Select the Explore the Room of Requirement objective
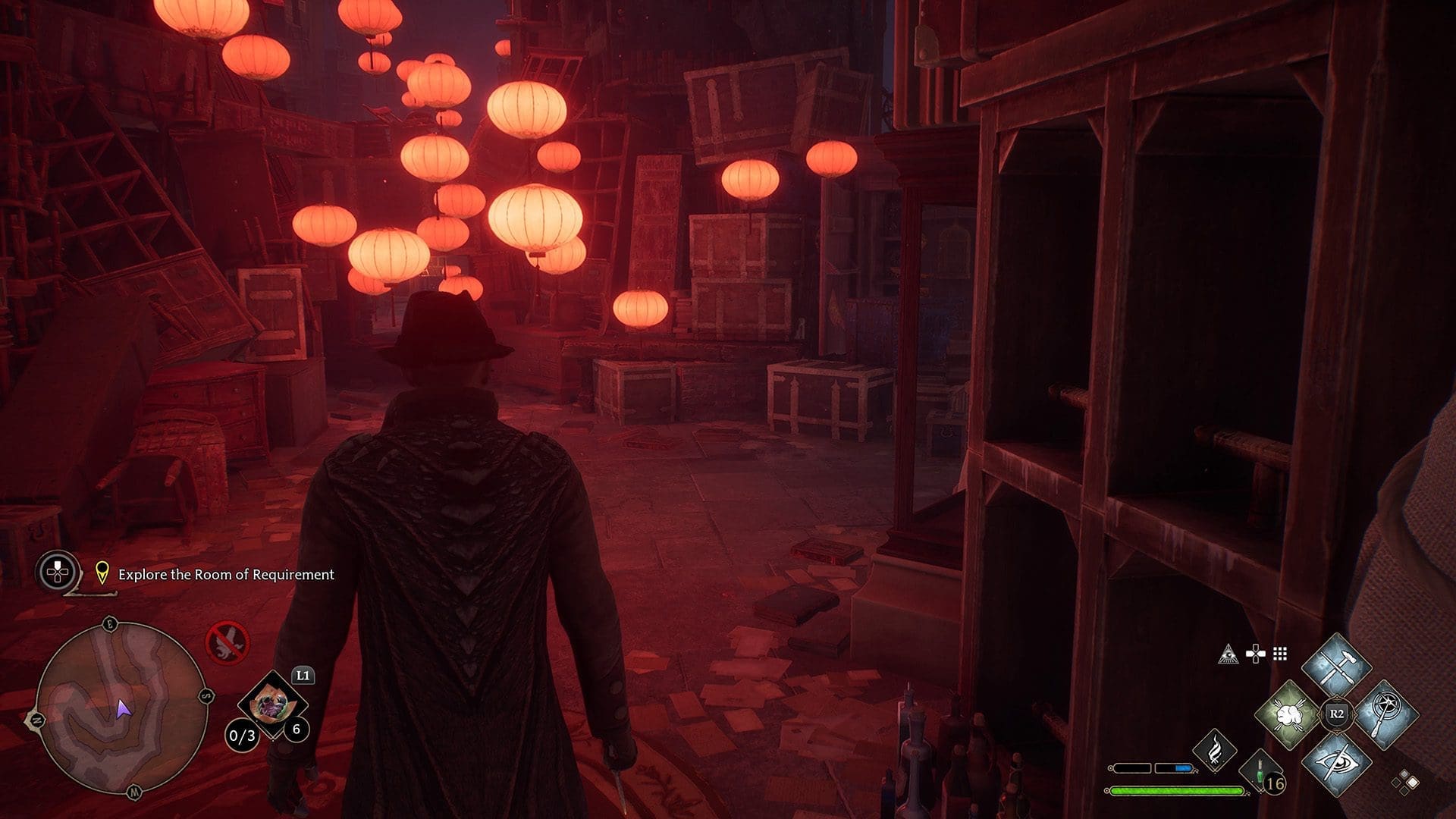This screenshot has height=819, width=1456. point(225,575)
